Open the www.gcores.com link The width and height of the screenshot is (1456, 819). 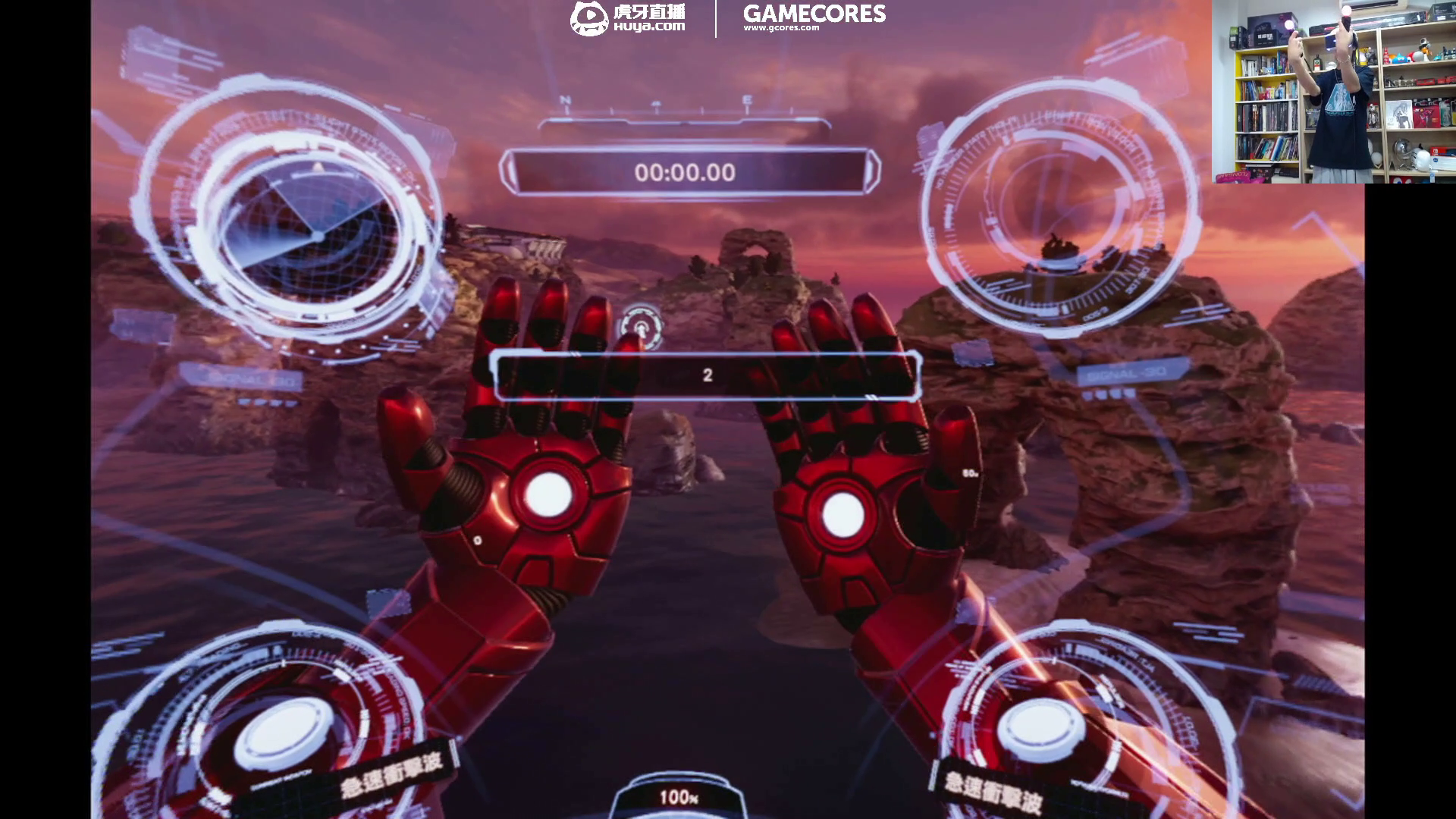pos(783,29)
